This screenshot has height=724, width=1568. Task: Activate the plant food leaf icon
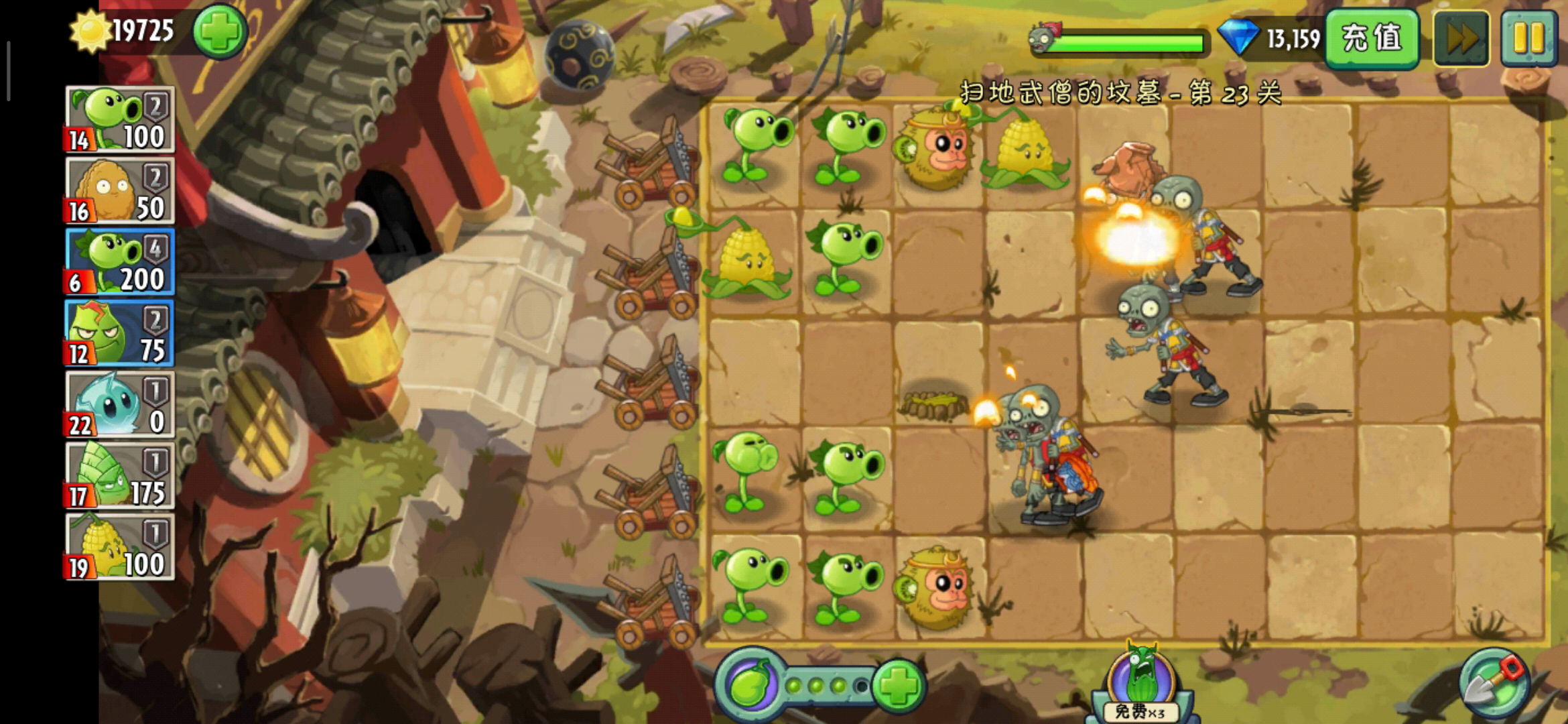[x=750, y=684]
